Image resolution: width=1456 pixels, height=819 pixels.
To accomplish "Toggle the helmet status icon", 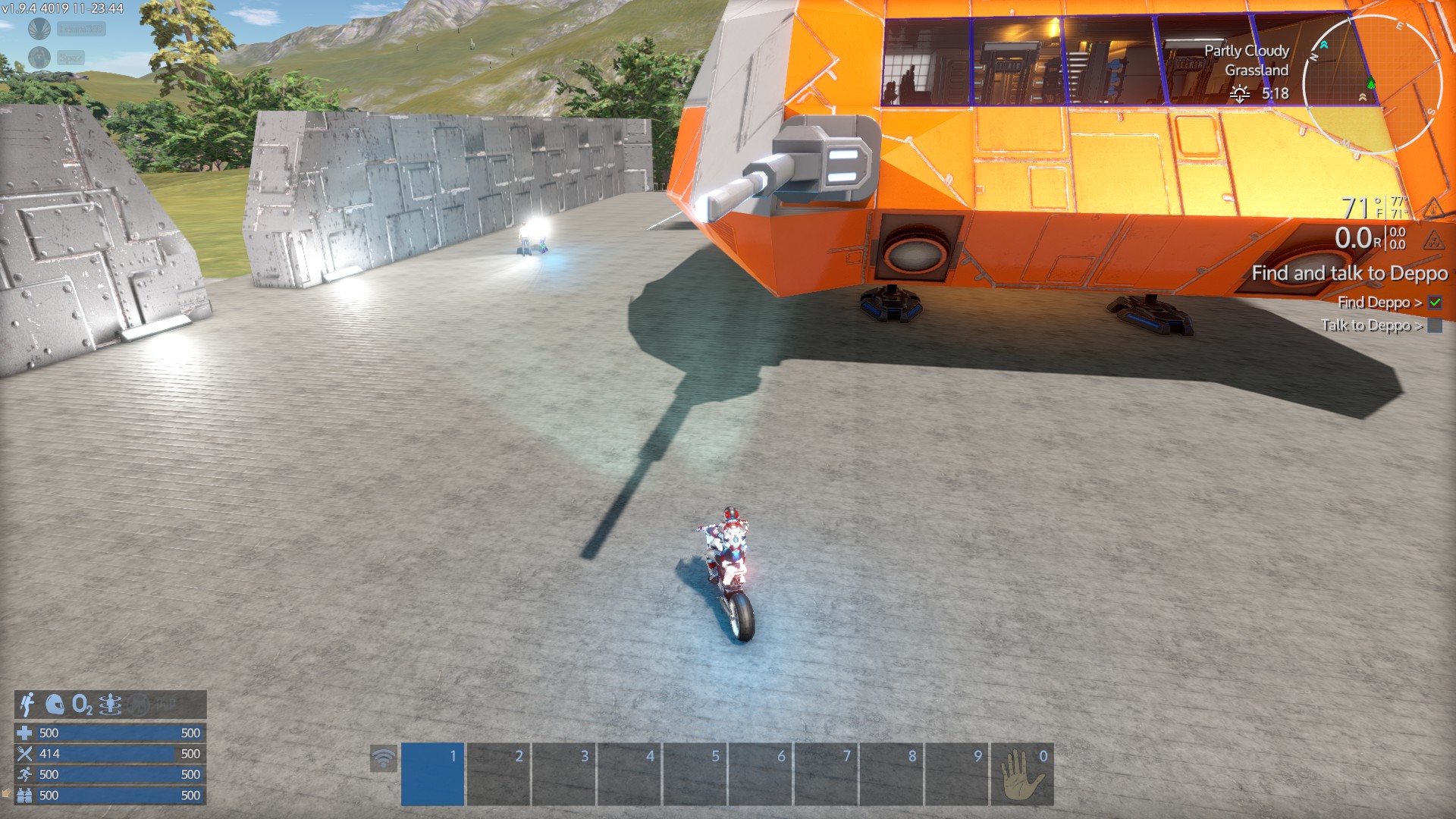I will 55,704.
